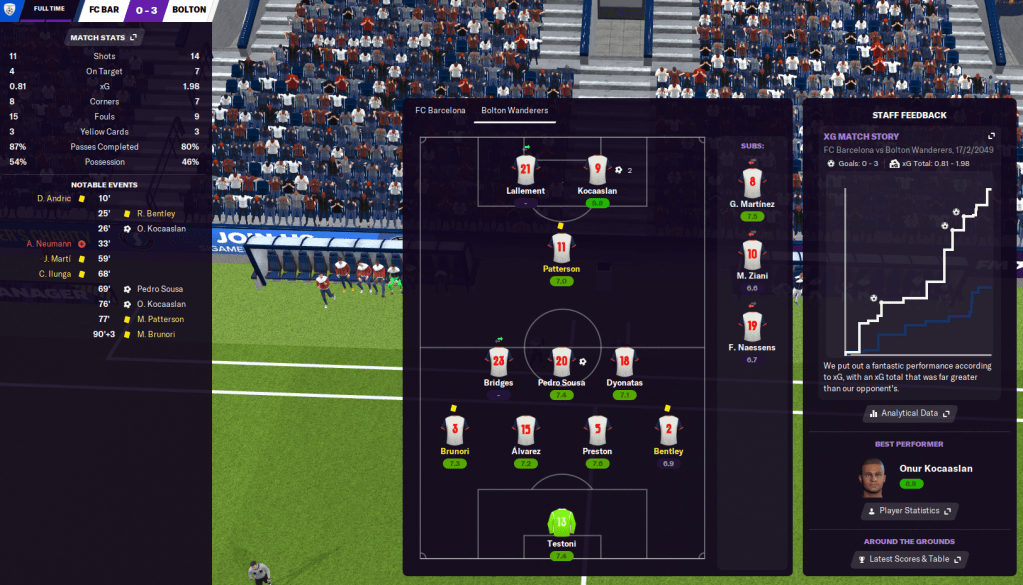Open best performer Onur Kocaaslan's portrait
This screenshot has width=1023, height=585.
(873, 477)
